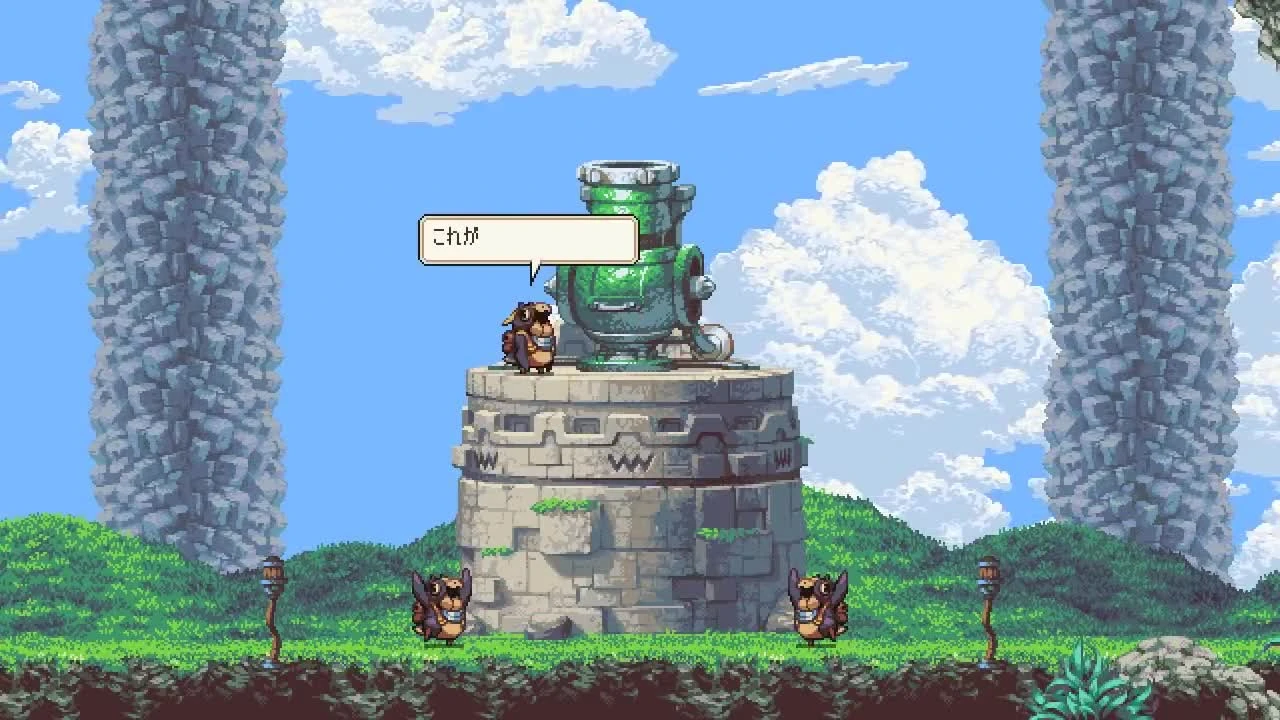Select the owl character standing on the pedestal
1280x720 pixels.
pyautogui.click(x=530, y=335)
